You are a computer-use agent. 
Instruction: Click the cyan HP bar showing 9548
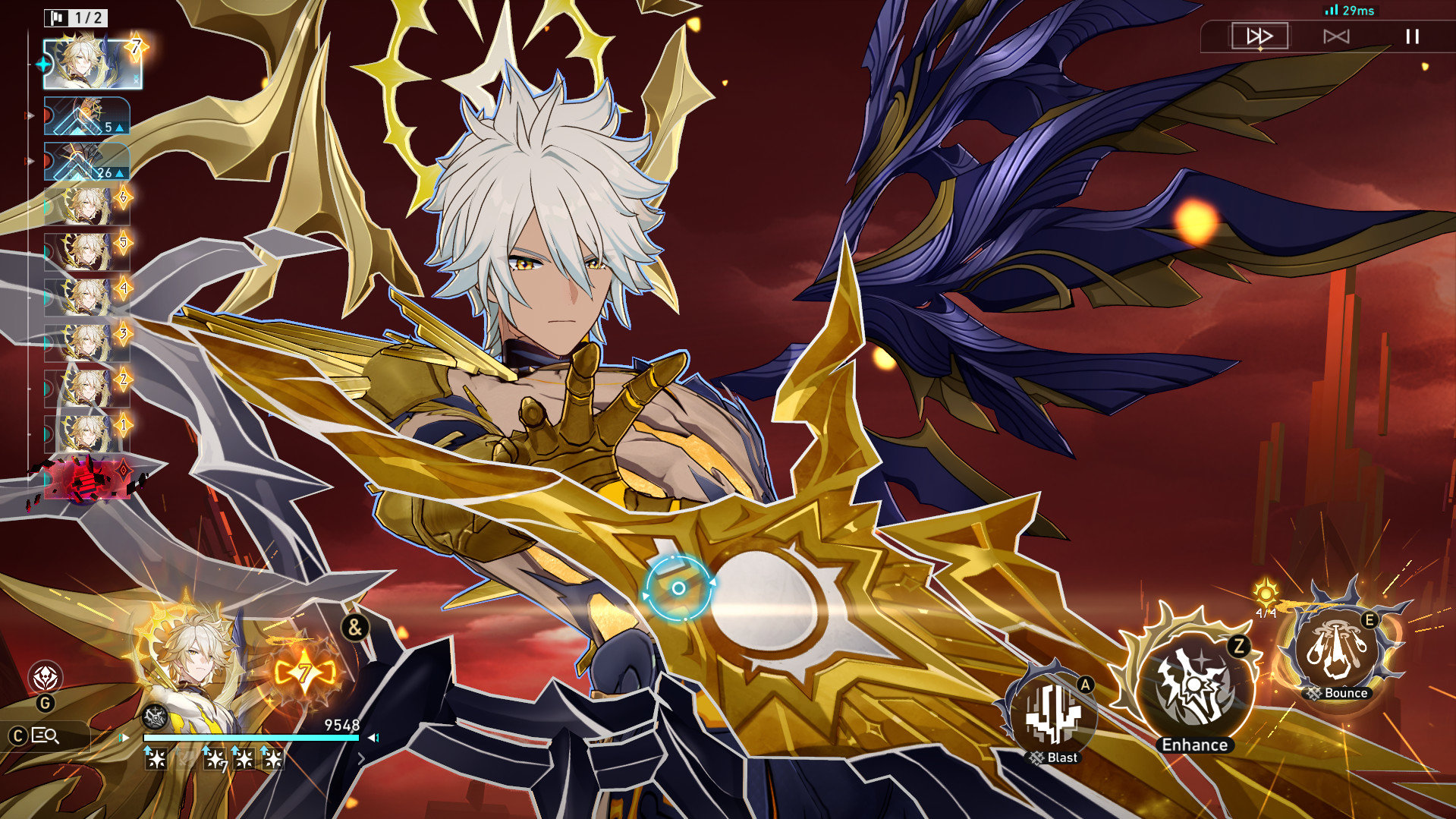pos(250,737)
